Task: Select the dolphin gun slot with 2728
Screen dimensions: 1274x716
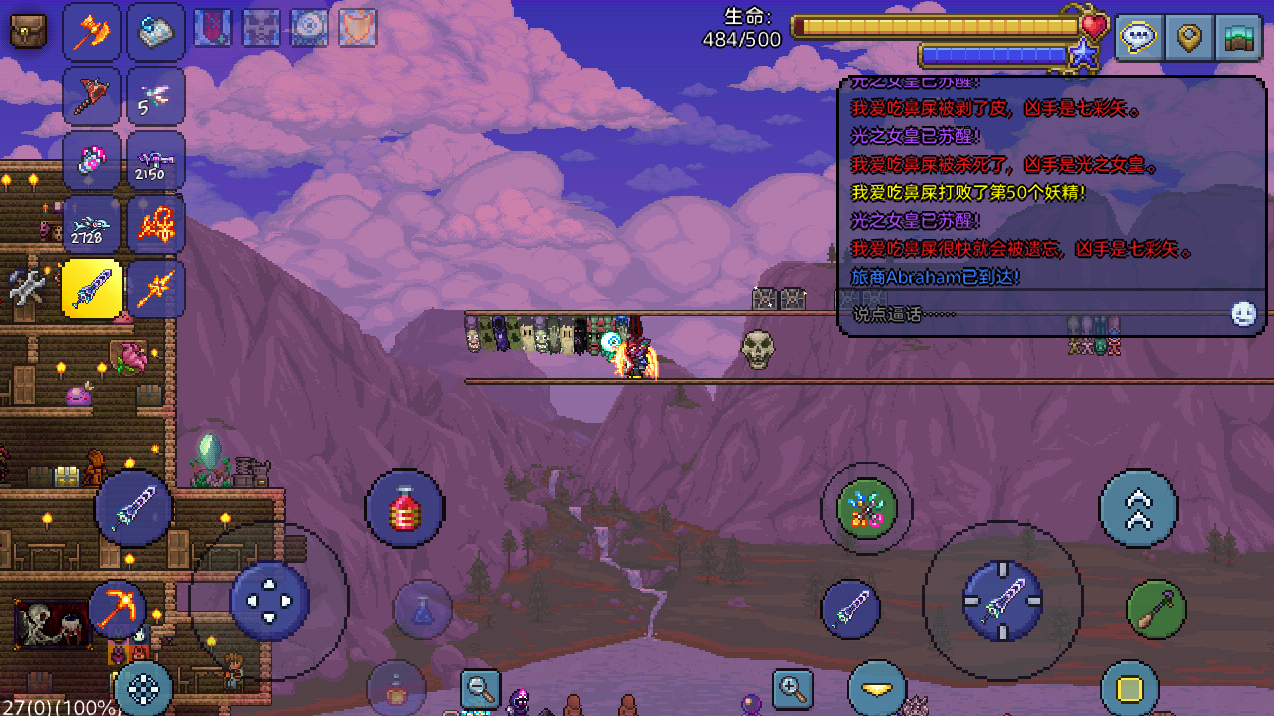Action: click(x=92, y=224)
